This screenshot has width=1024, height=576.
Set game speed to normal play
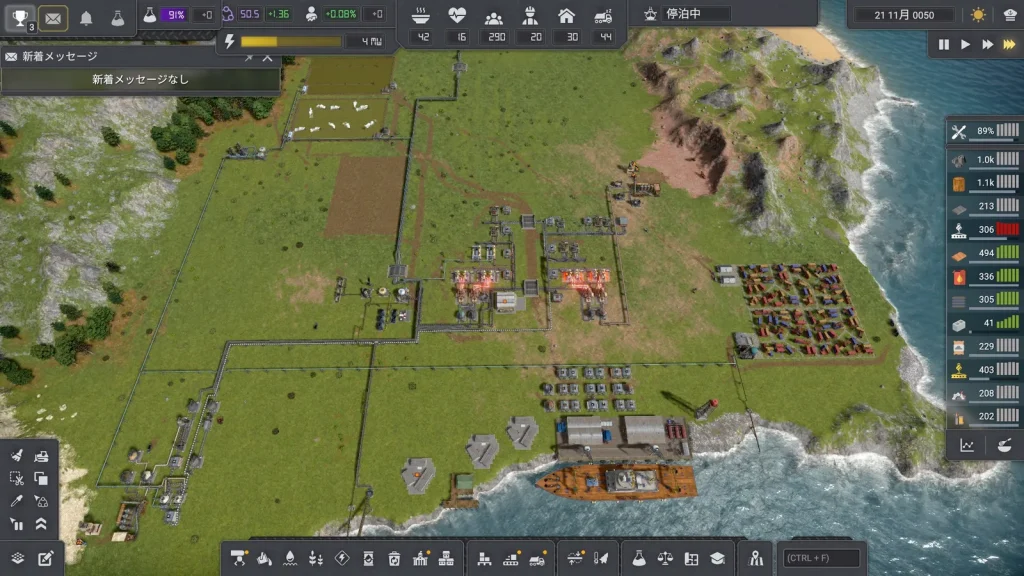coord(965,45)
